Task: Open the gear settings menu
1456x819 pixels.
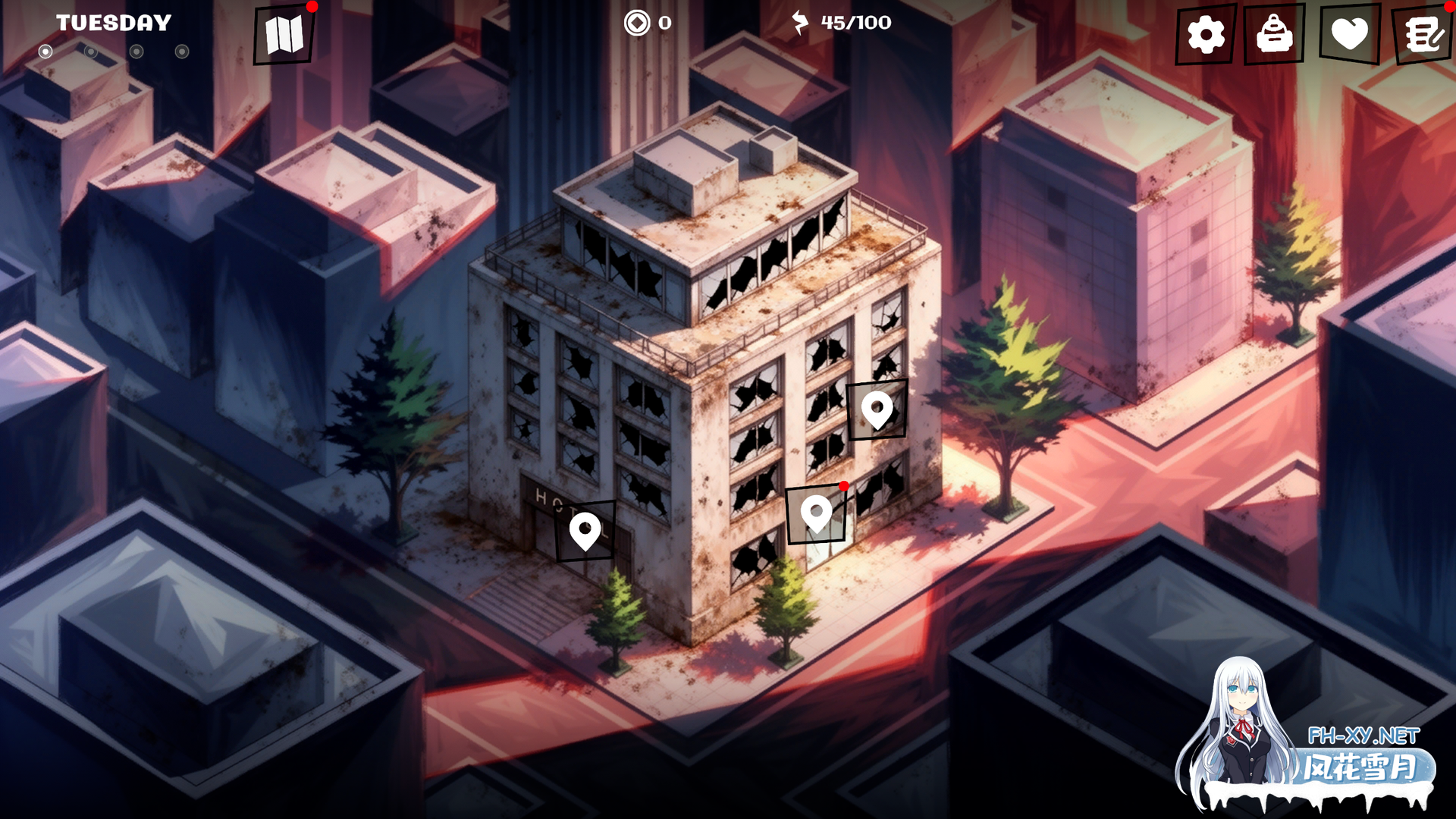Action: (1205, 35)
